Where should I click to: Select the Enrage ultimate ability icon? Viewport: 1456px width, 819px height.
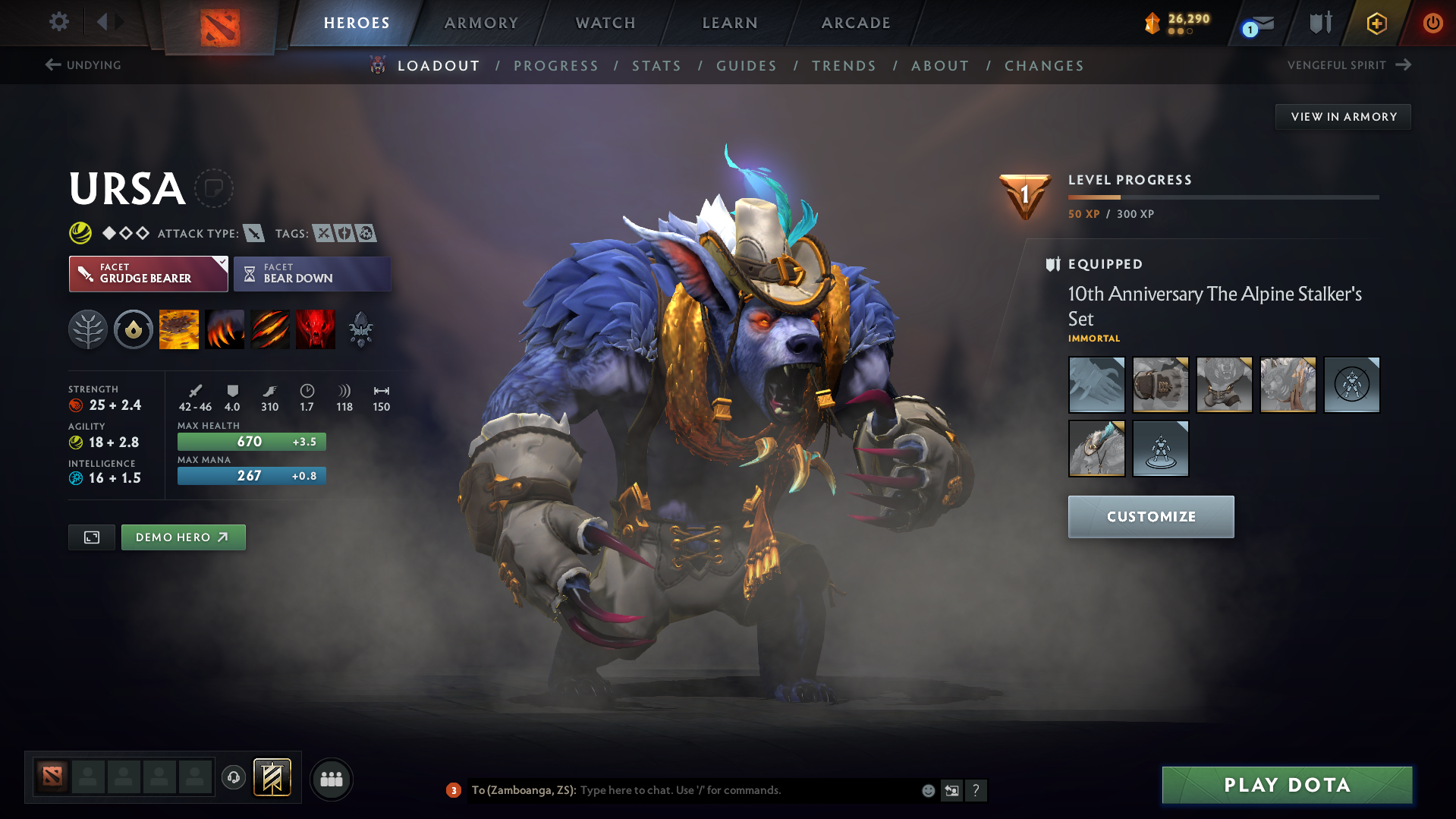tap(316, 329)
